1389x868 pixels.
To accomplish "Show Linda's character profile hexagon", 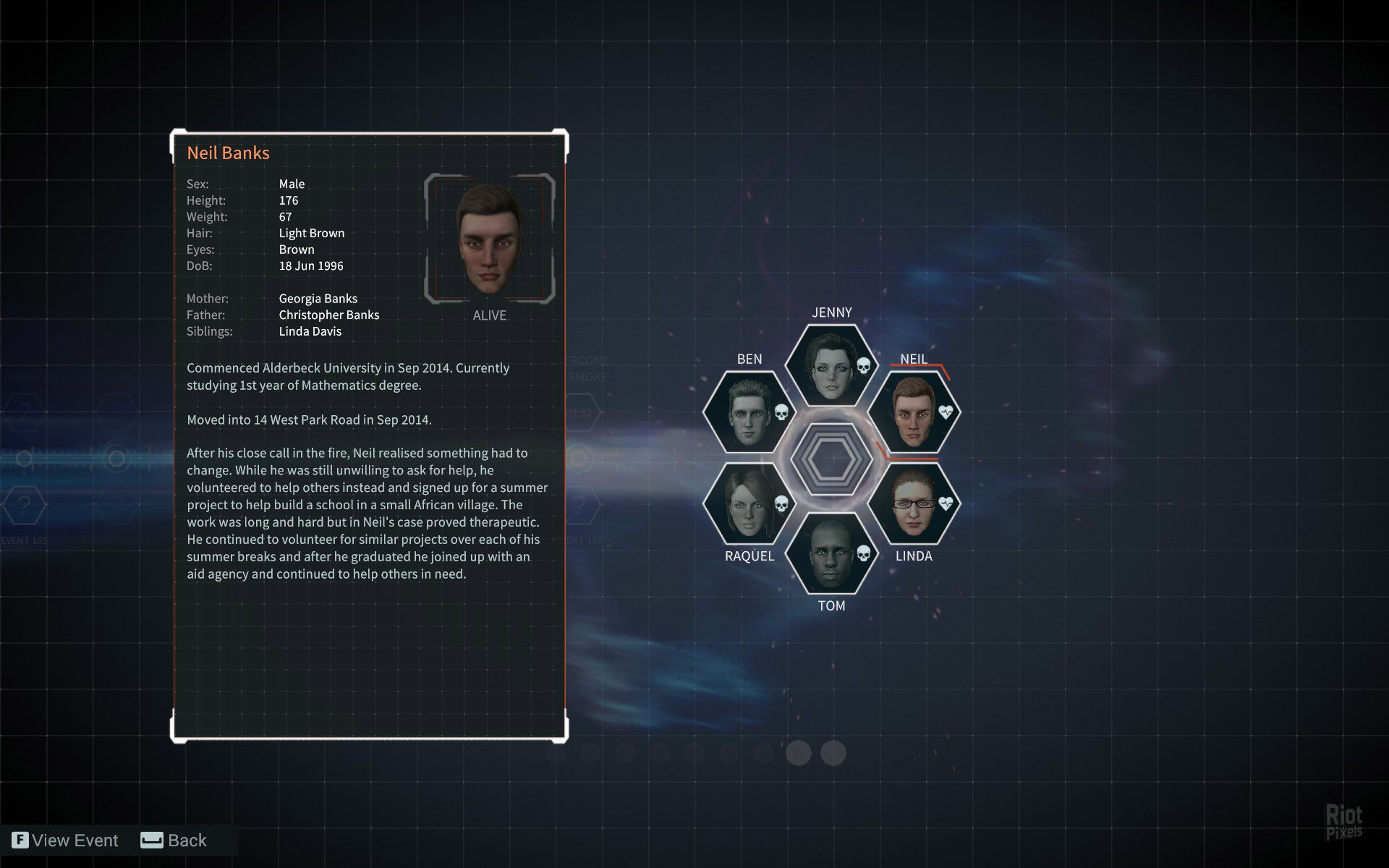I will pos(914,504).
